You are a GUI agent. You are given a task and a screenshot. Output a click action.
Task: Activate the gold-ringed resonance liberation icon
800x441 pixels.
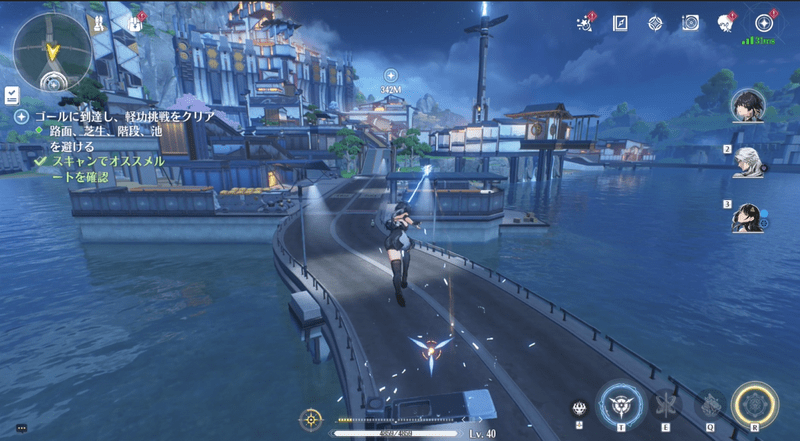(755, 404)
